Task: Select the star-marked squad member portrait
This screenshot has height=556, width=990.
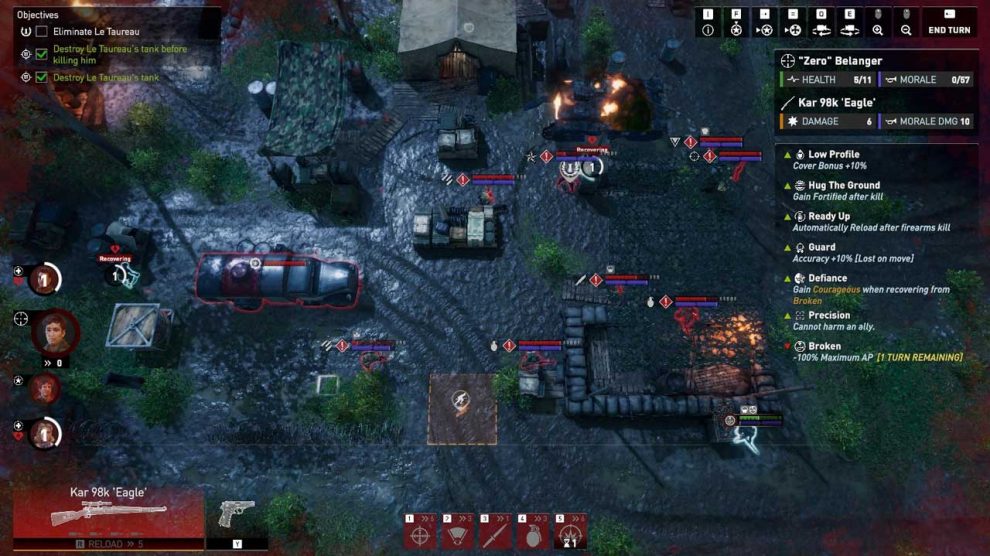Action: click(43, 388)
